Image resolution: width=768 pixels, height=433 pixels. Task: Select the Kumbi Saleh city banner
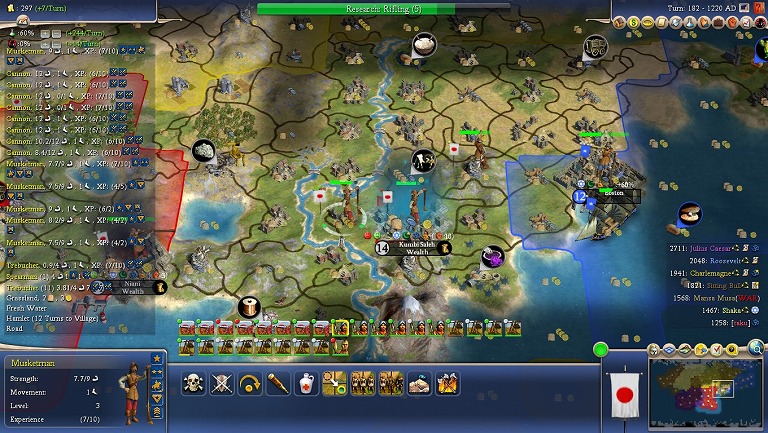[x=414, y=247]
